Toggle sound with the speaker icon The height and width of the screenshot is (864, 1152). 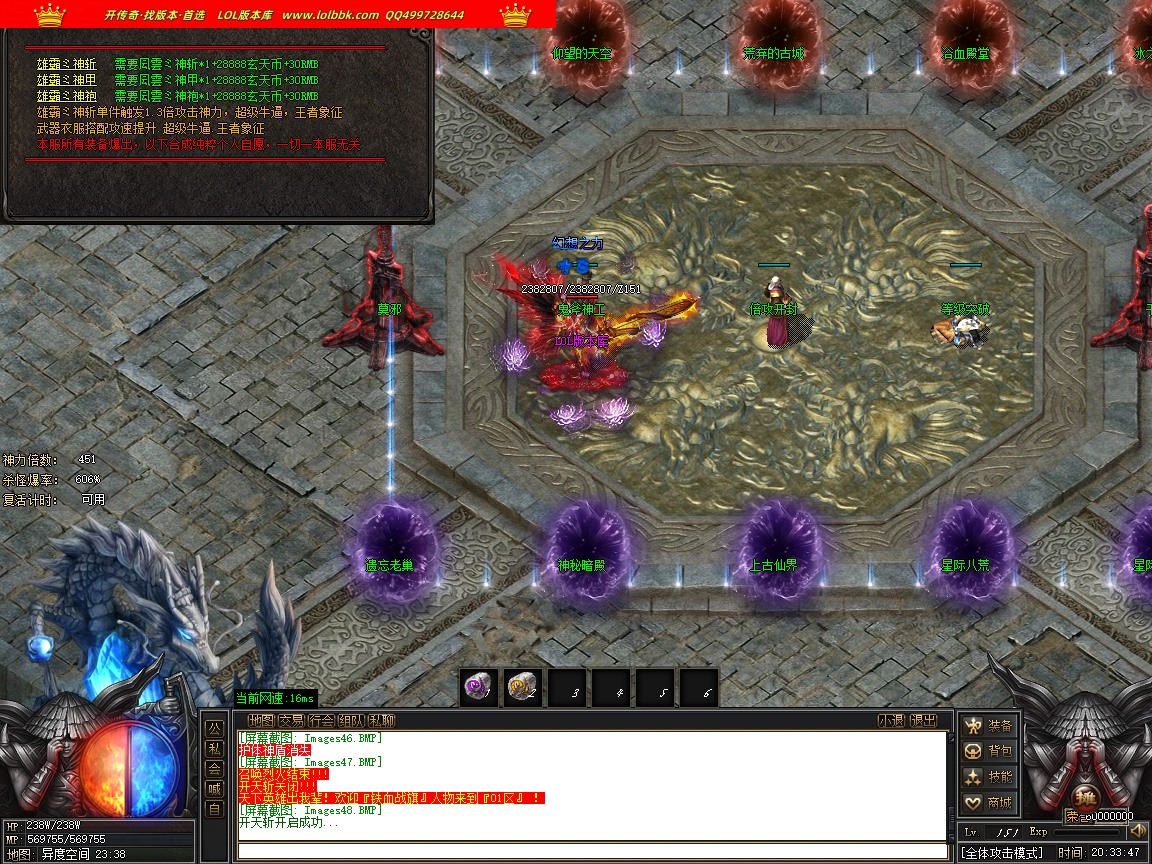tap(1137, 831)
